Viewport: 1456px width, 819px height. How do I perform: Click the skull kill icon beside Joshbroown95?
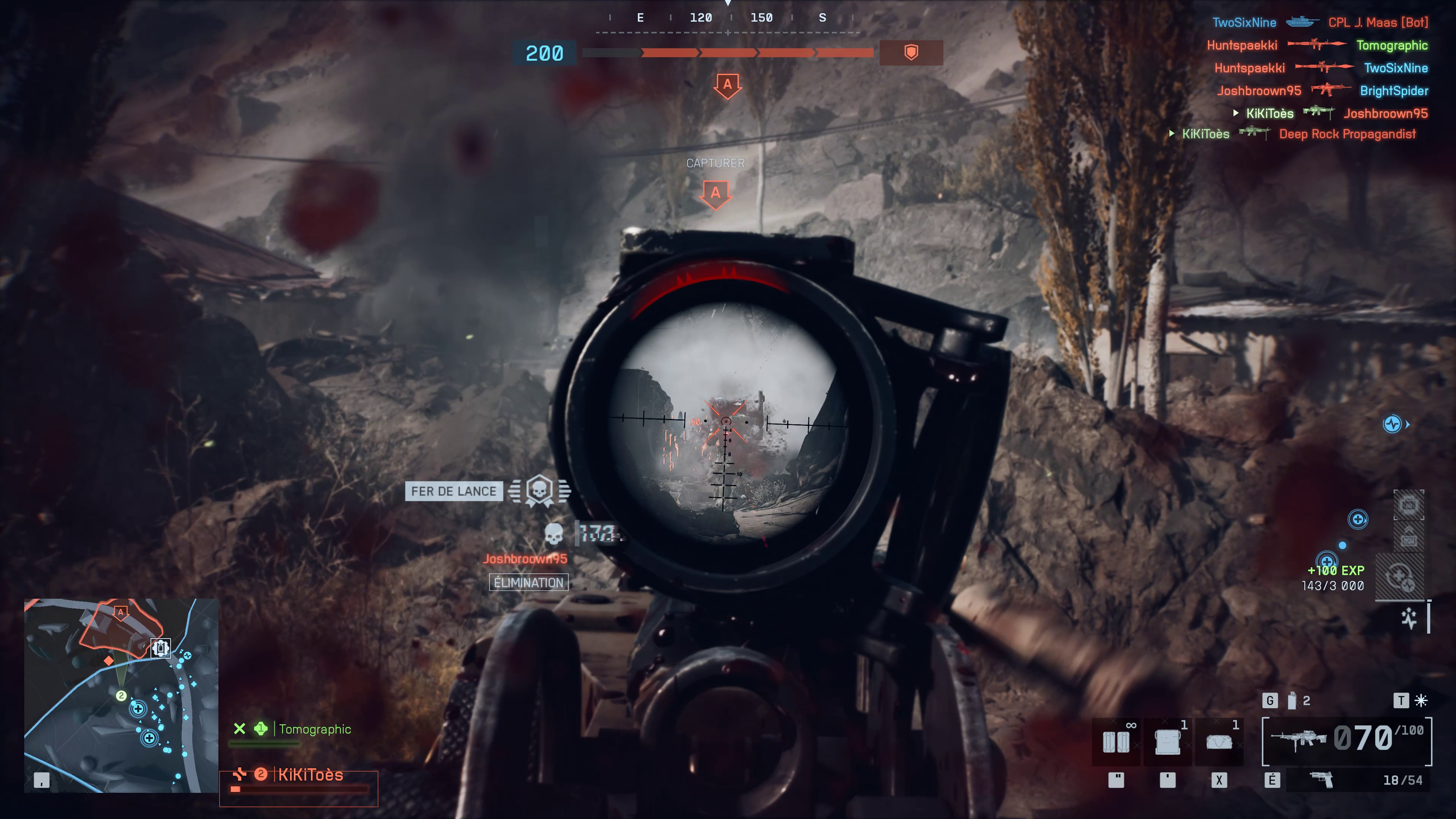click(x=554, y=533)
